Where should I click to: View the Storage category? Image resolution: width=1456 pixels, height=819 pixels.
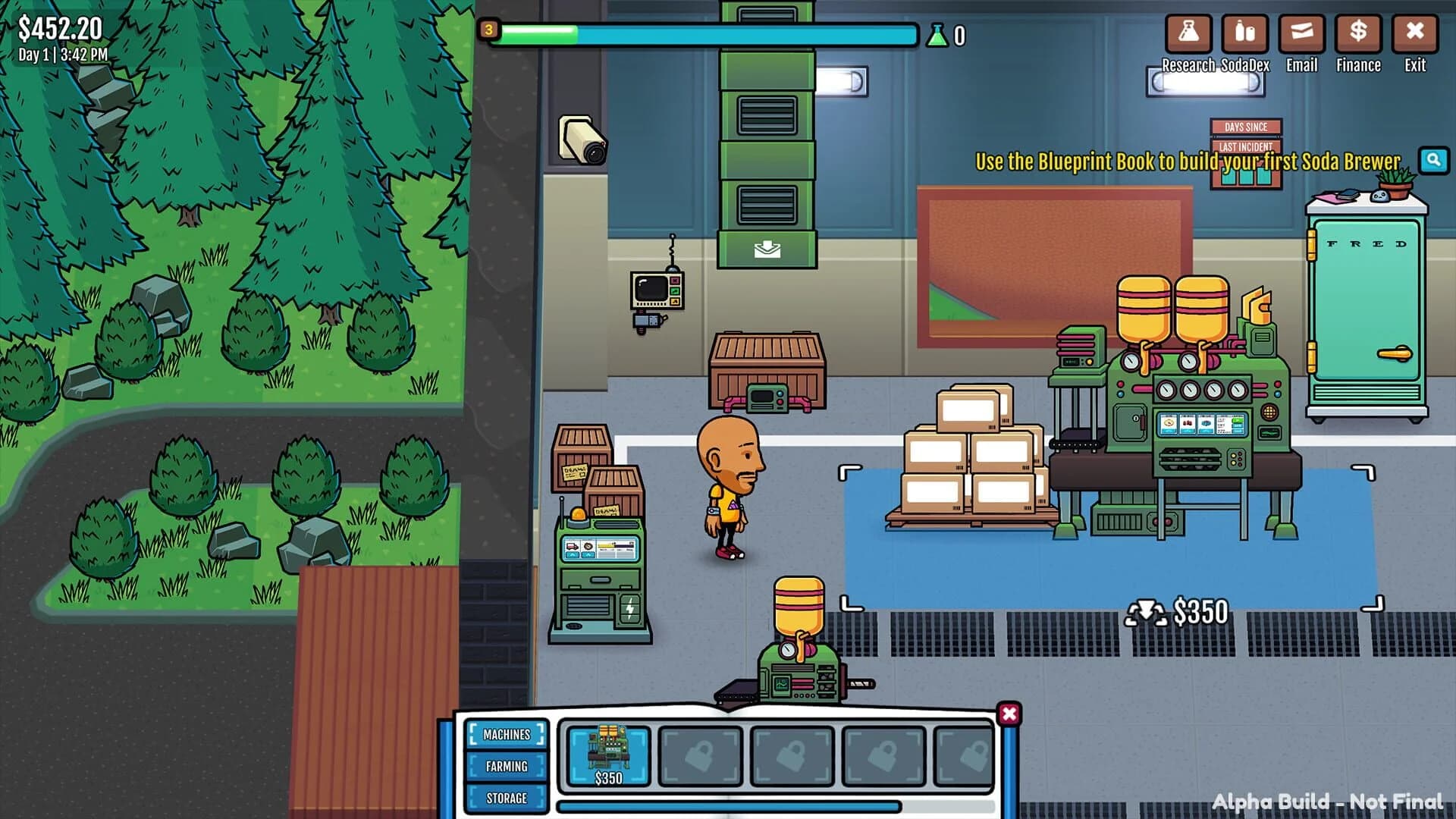507,798
